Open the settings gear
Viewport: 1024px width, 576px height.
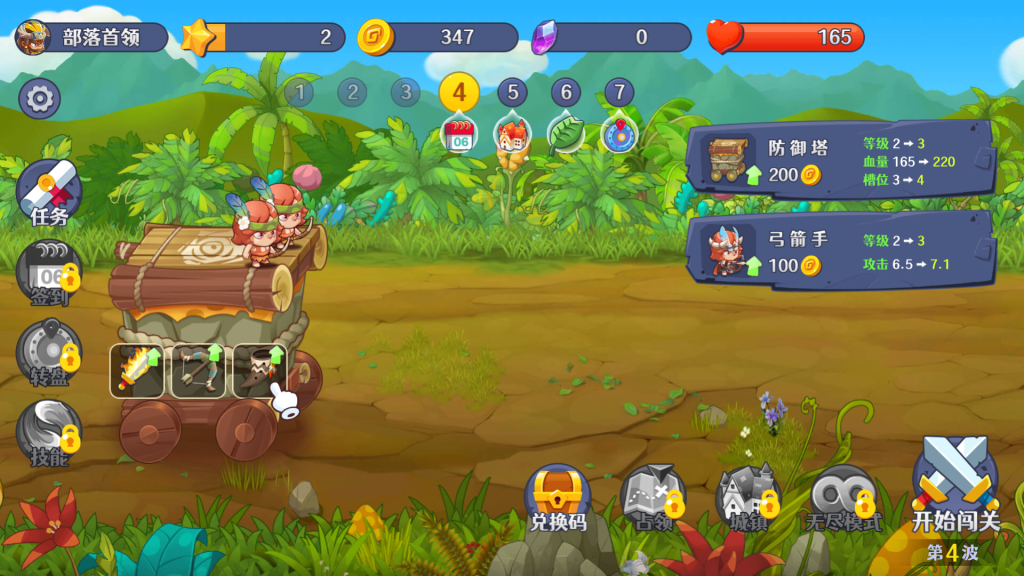pyautogui.click(x=40, y=98)
